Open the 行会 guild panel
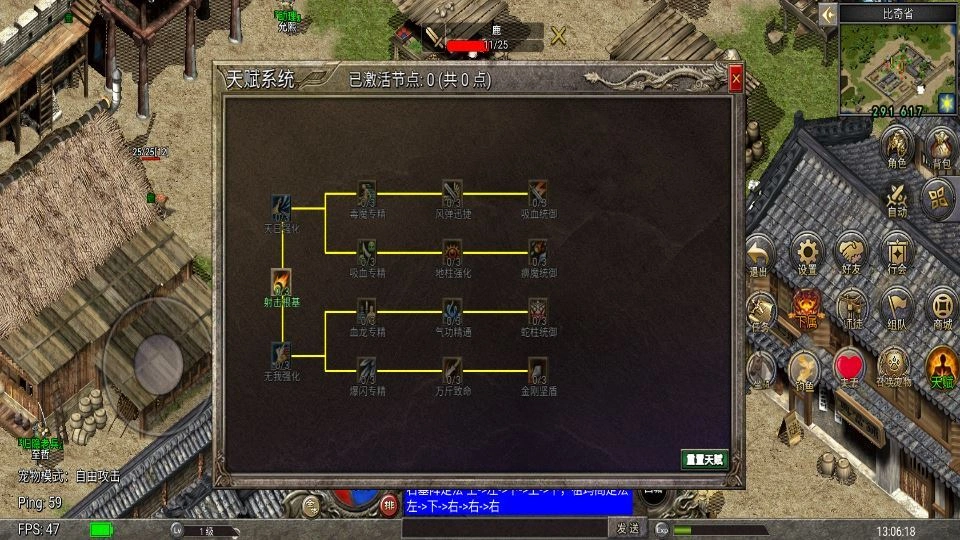Screen dimensions: 960x540 point(895,254)
